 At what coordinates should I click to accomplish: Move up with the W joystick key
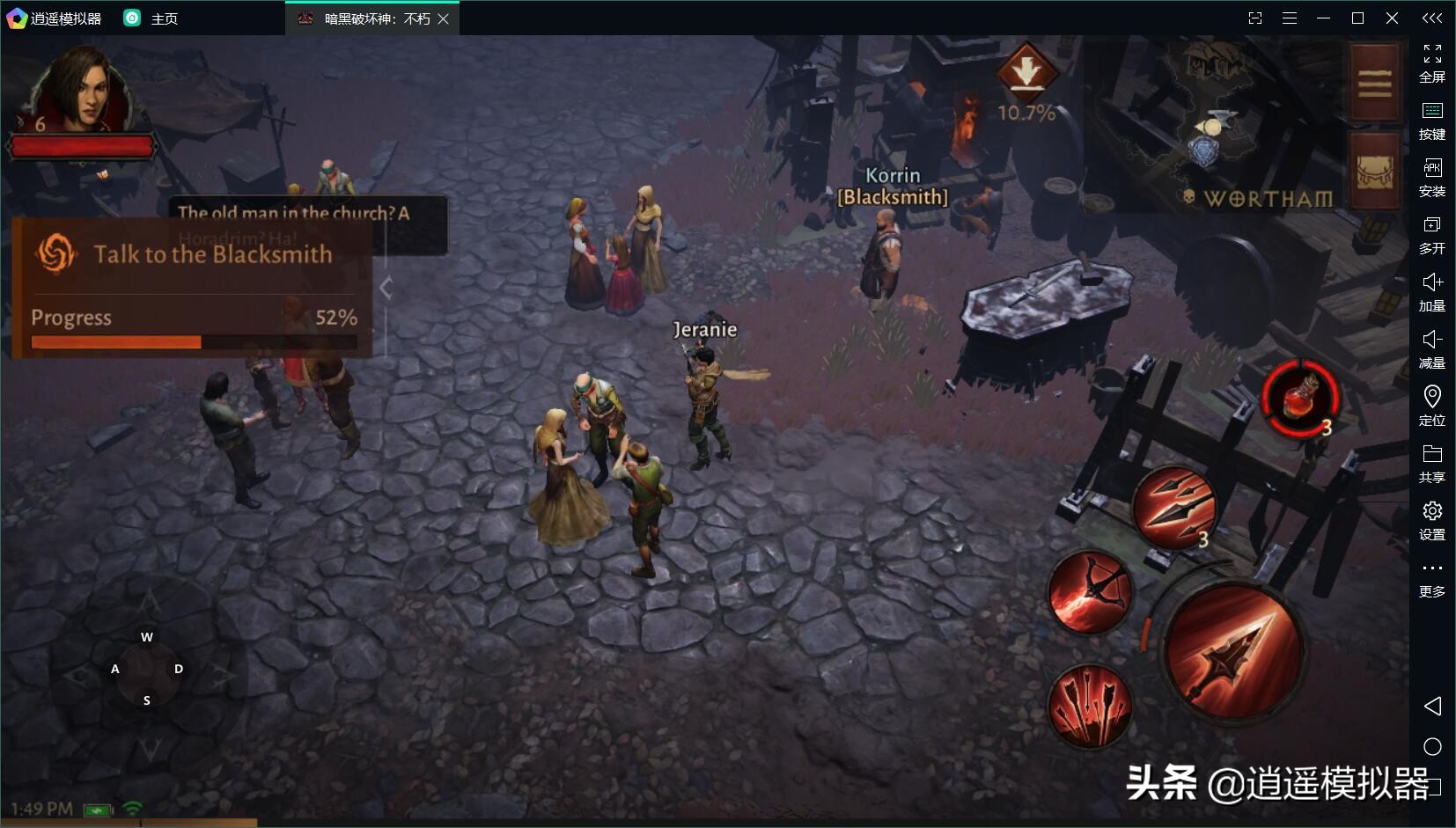[147, 637]
